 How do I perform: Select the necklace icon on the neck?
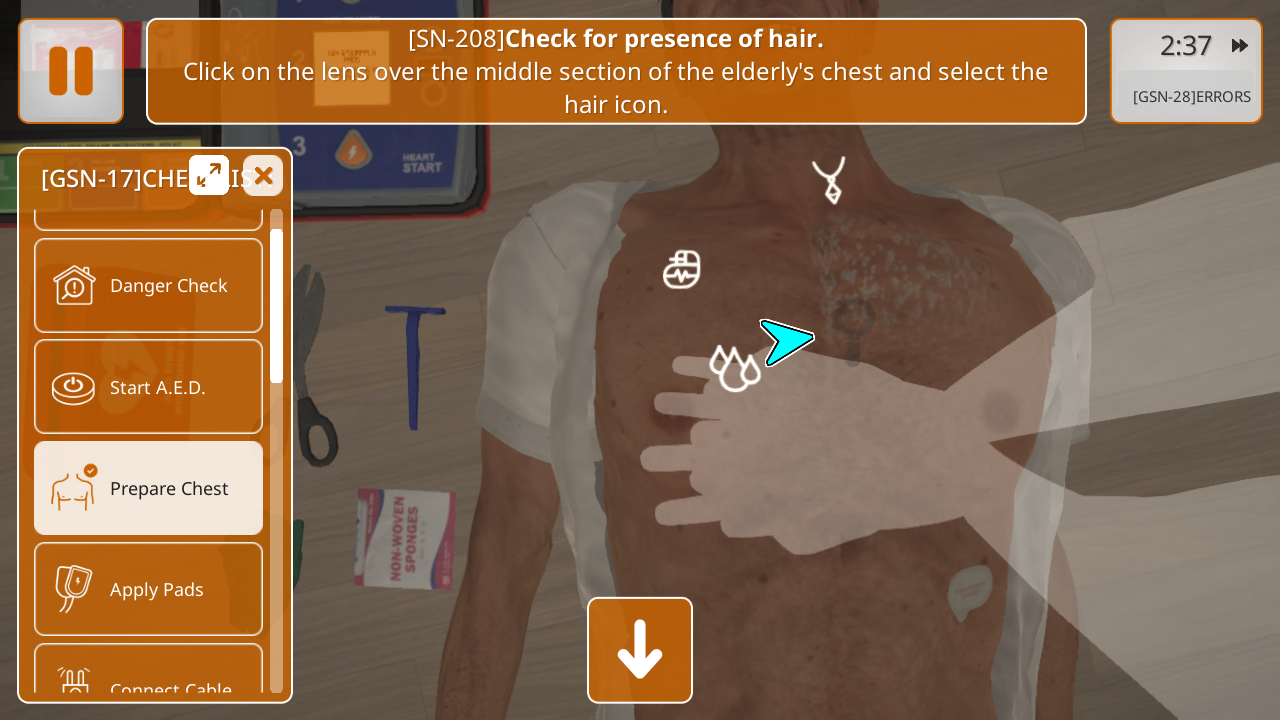click(x=829, y=180)
